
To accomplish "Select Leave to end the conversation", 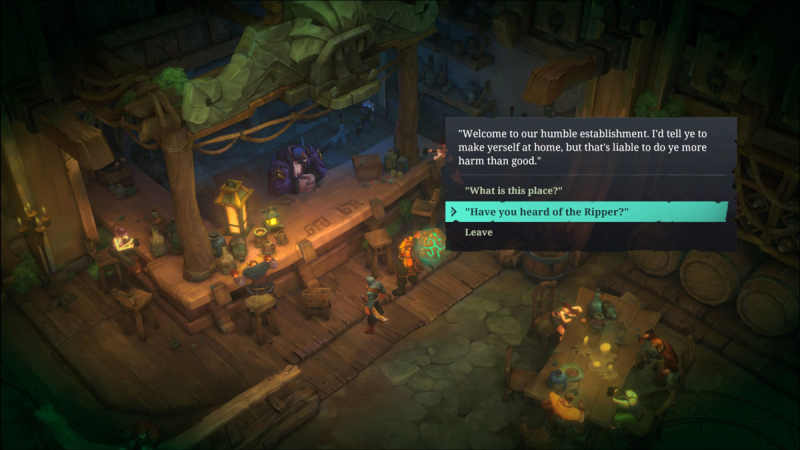I will 478,232.
